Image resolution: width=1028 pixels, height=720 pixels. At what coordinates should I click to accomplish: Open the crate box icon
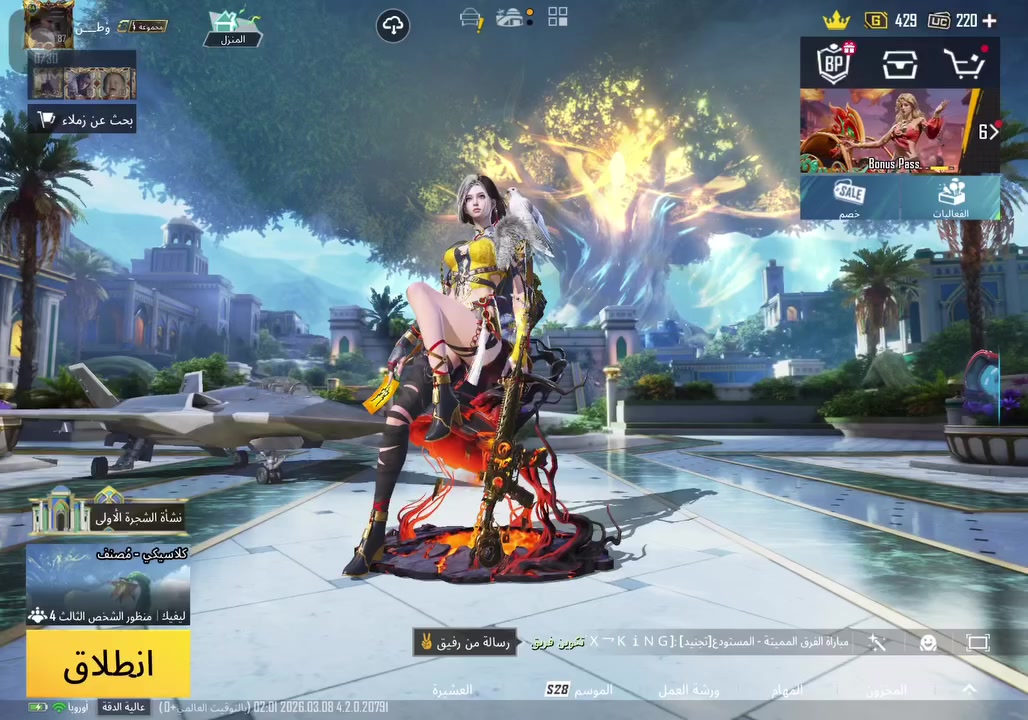[x=900, y=64]
